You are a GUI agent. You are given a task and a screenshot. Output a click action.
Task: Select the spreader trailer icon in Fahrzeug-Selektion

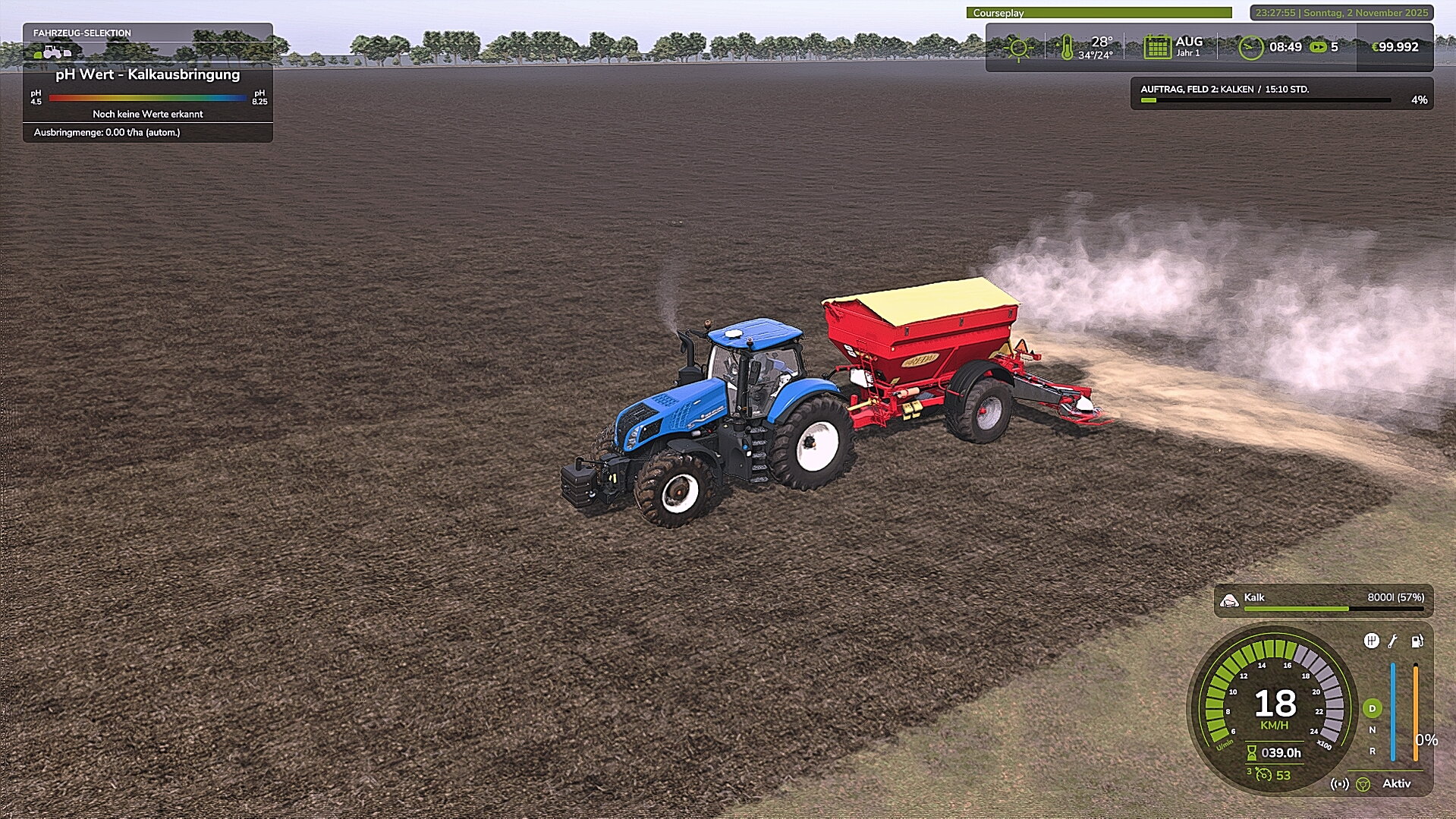click(x=67, y=52)
